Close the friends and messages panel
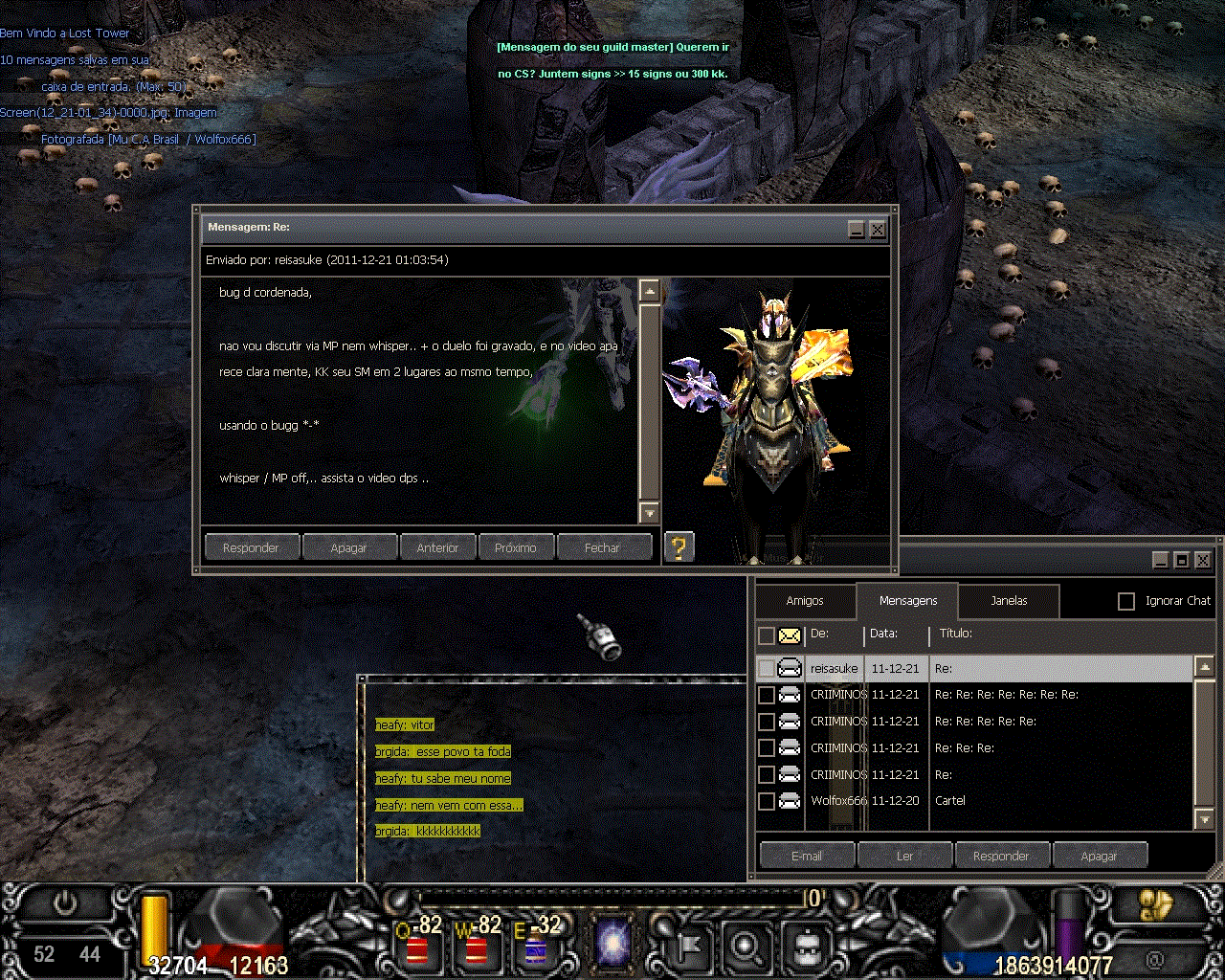This screenshot has width=1225, height=980. [x=1203, y=560]
